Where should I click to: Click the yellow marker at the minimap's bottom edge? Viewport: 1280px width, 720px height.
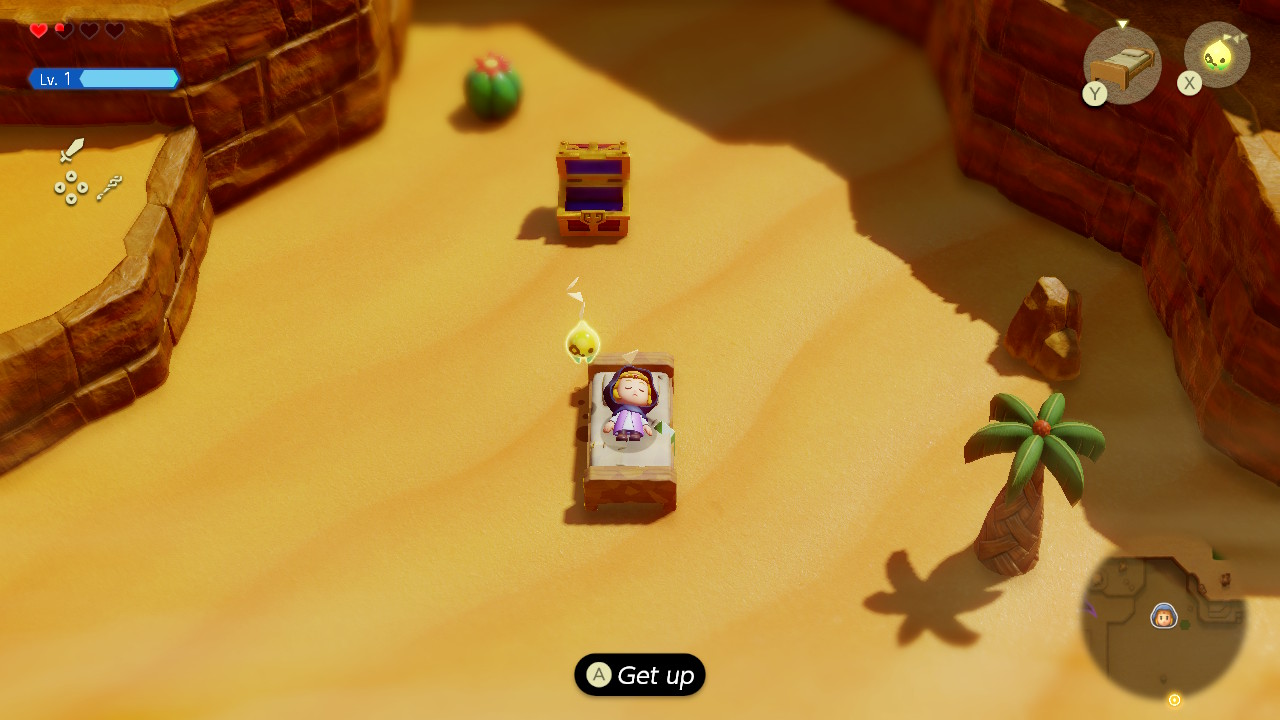click(x=1173, y=700)
